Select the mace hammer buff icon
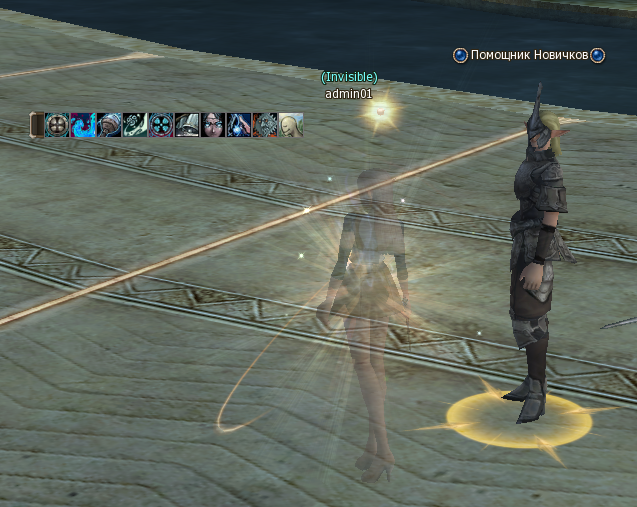 point(109,125)
